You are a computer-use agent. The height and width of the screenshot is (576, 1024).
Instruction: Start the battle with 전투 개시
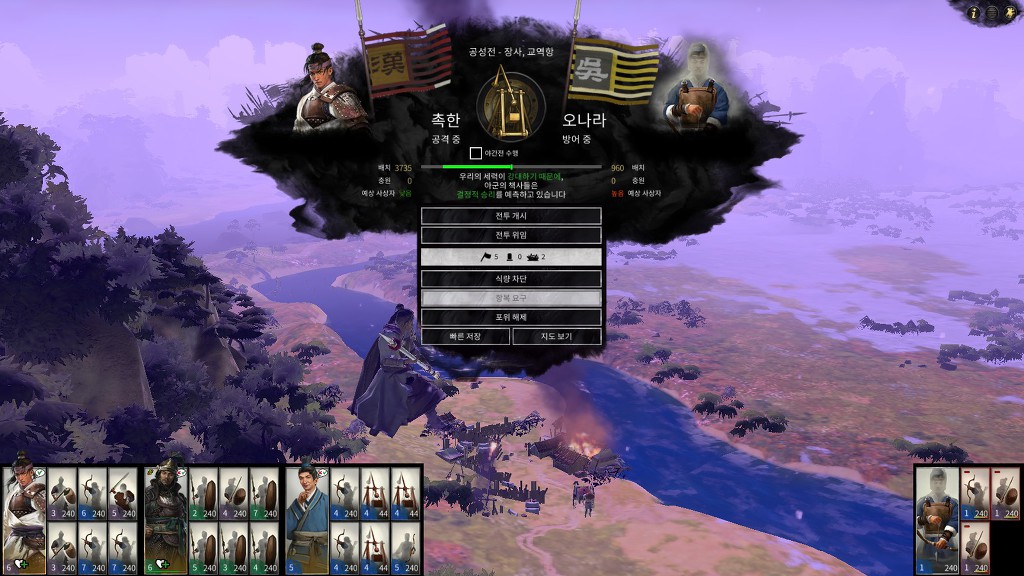[x=511, y=216]
